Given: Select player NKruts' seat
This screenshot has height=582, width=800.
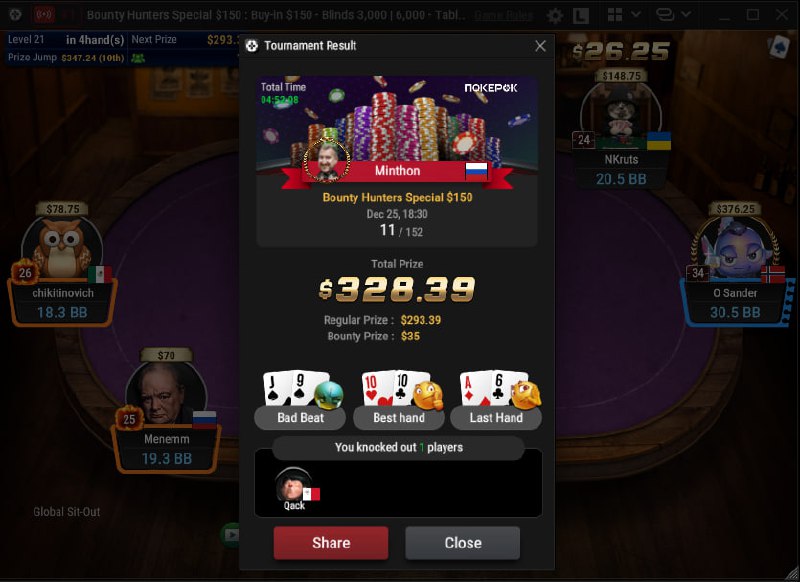Looking at the screenshot, I should 621,159.
